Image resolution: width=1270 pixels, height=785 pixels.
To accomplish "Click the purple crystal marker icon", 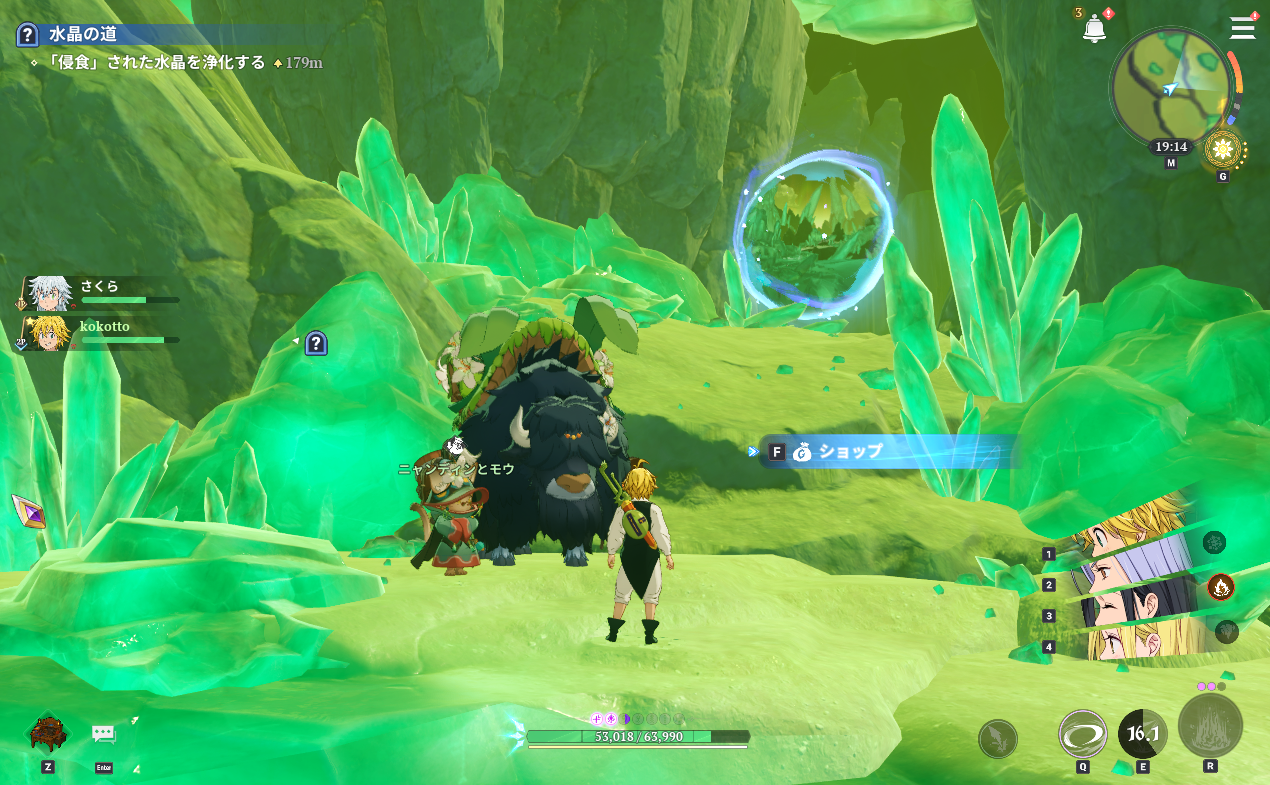I will (28, 511).
